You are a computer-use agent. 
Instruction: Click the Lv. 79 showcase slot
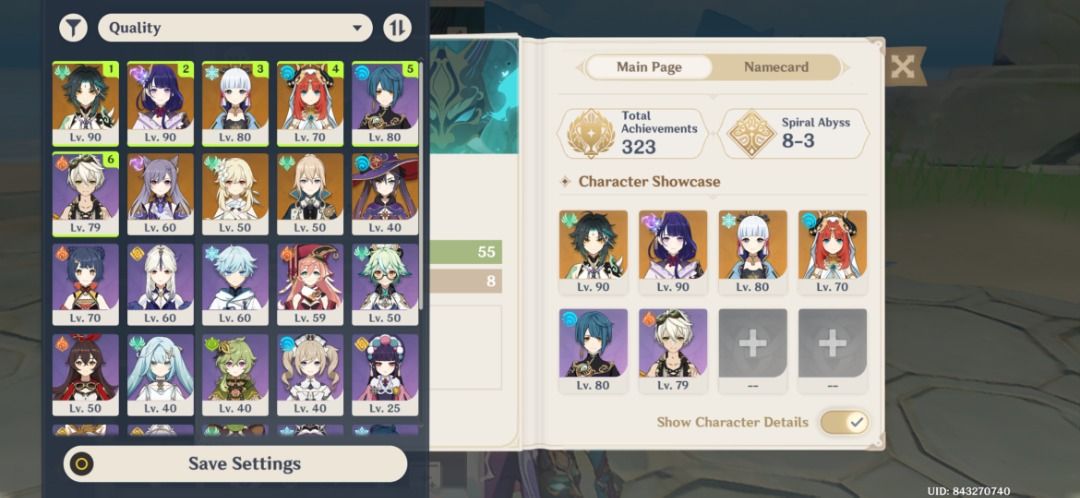pos(673,350)
